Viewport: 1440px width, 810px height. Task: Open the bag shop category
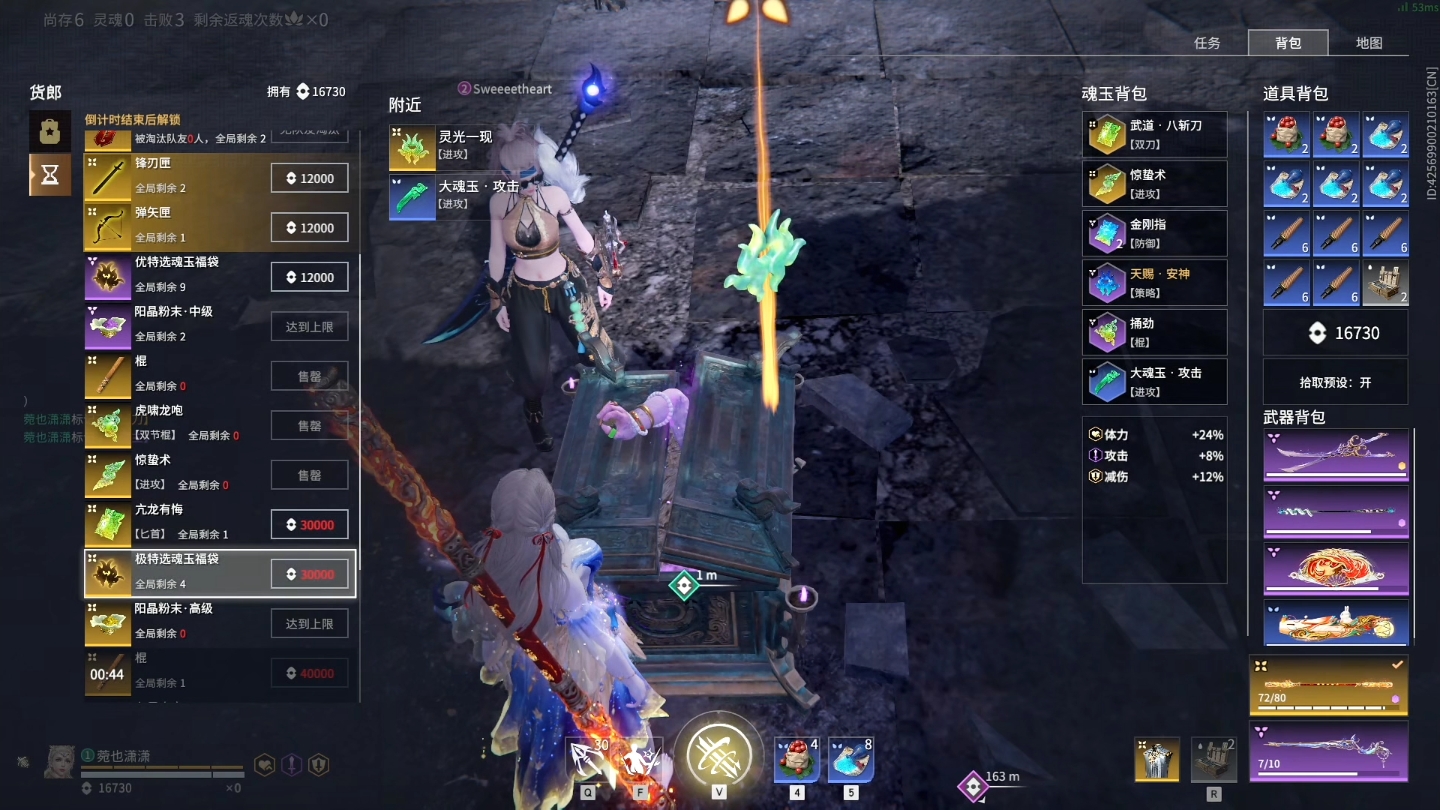click(x=50, y=131)
